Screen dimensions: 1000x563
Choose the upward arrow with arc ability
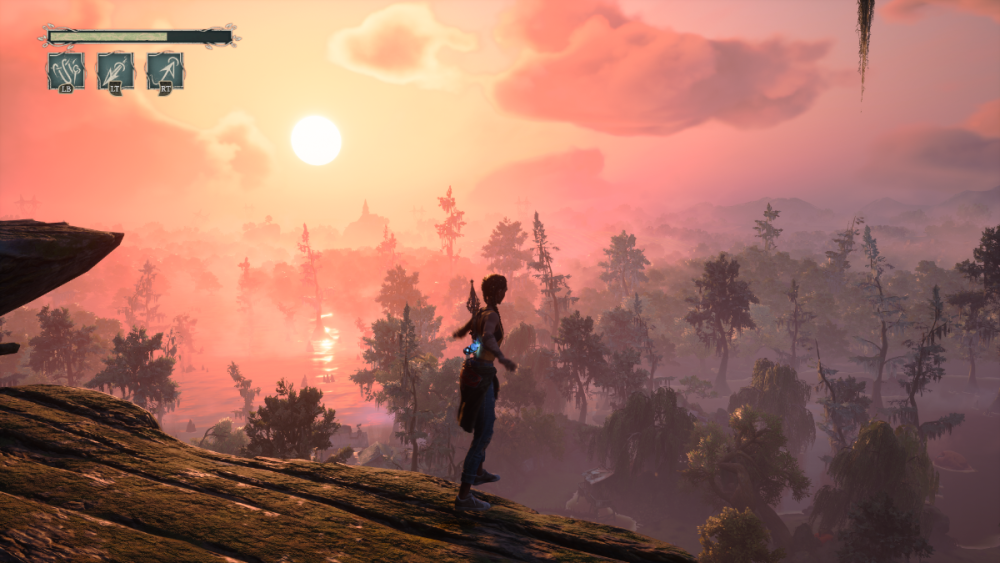click(165, 71)
